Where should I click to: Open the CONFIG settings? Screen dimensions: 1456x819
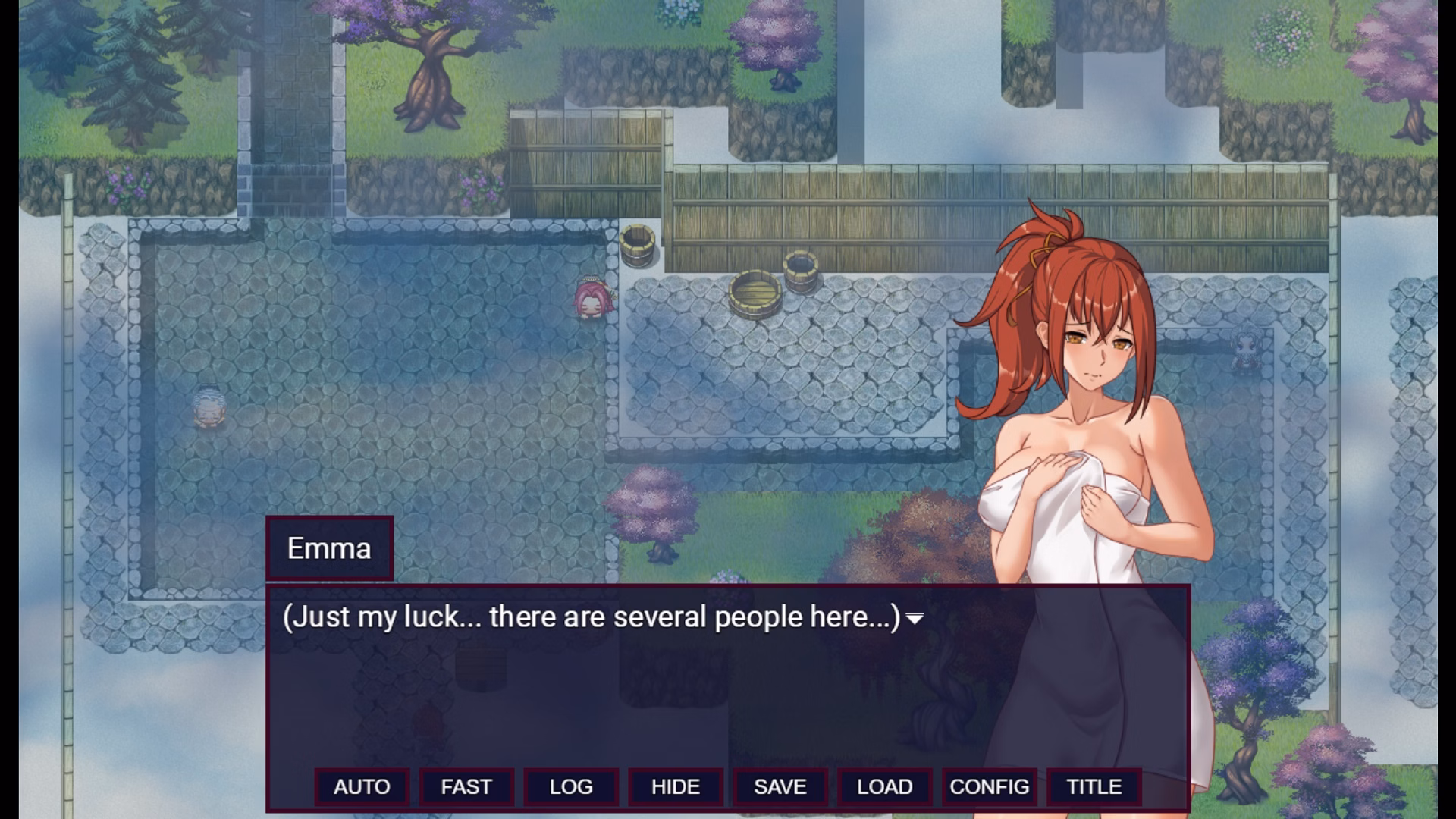pyautogui.click(x=990, y=786)
